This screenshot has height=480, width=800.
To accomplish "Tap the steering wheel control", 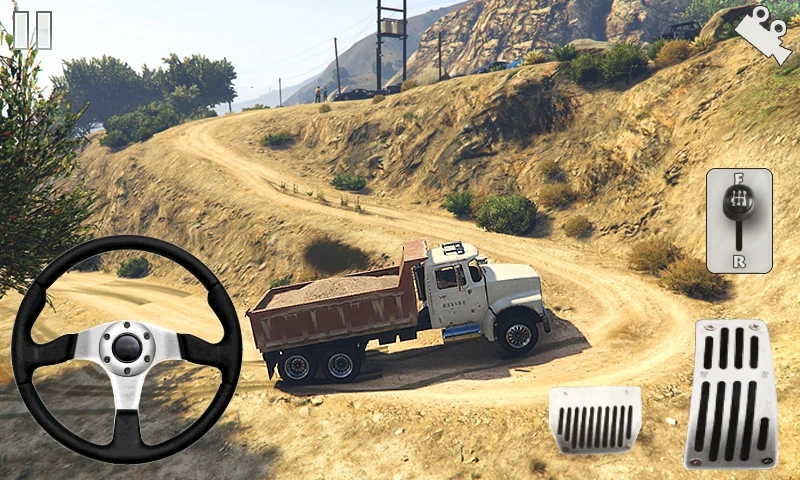I will [x=127, y=348].
